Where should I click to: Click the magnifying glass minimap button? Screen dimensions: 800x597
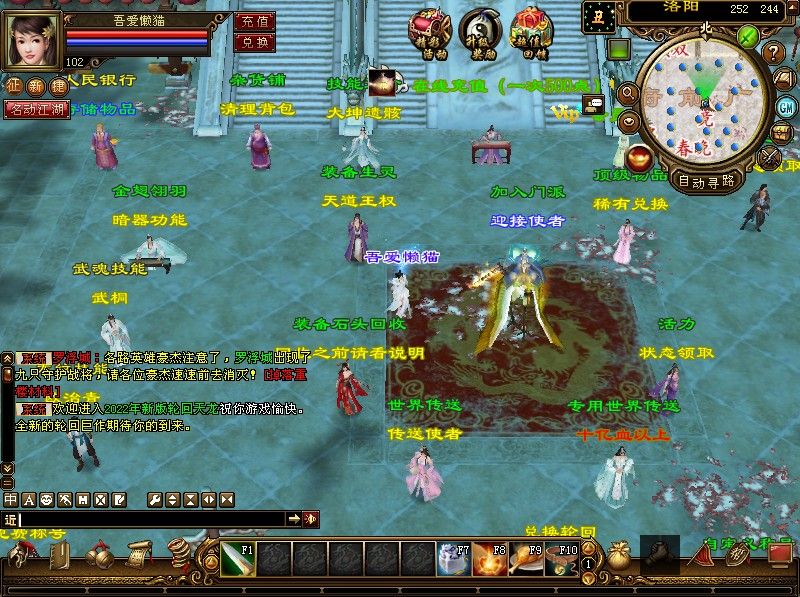pos(628,94)
